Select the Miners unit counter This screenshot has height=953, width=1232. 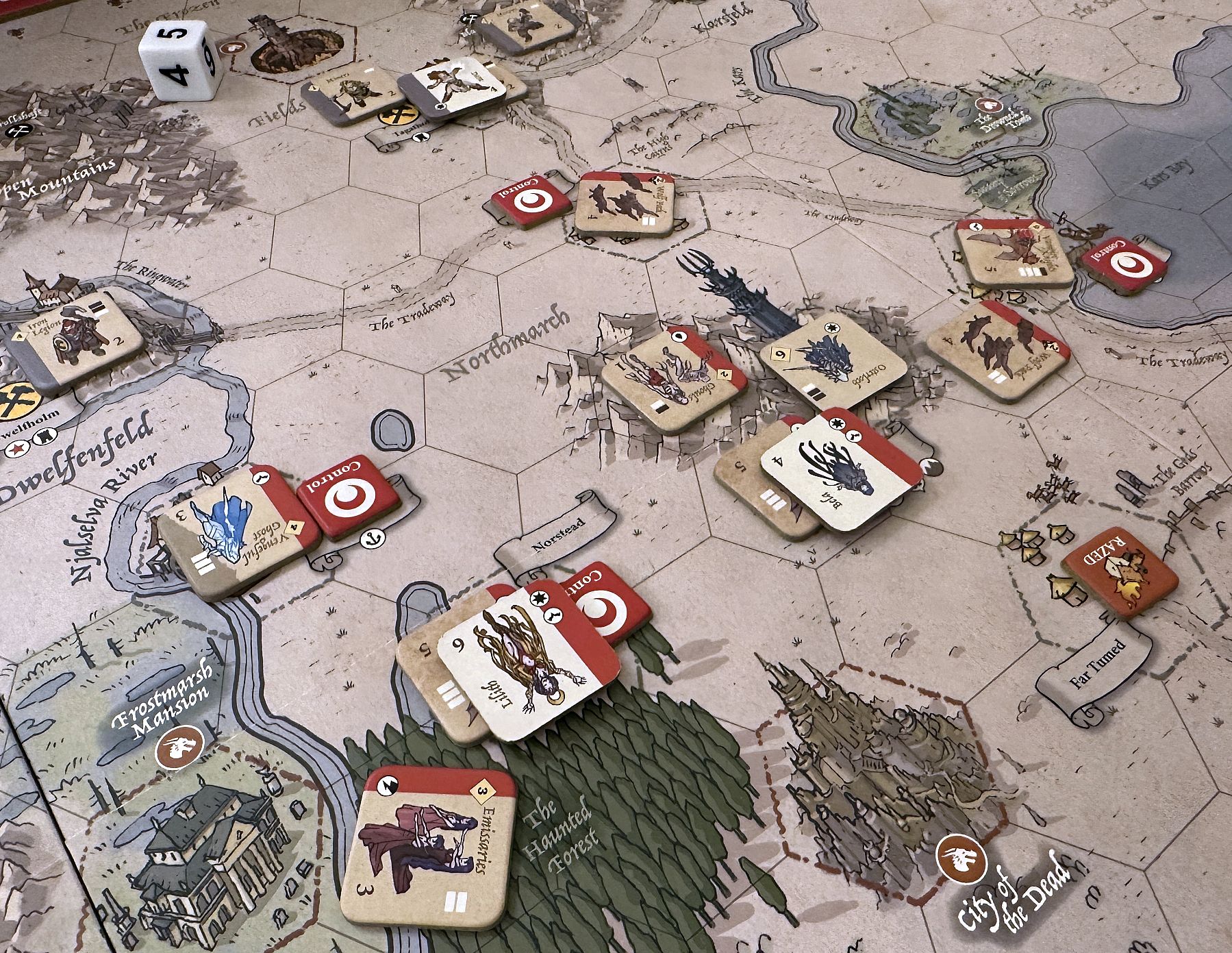[352, 97]
